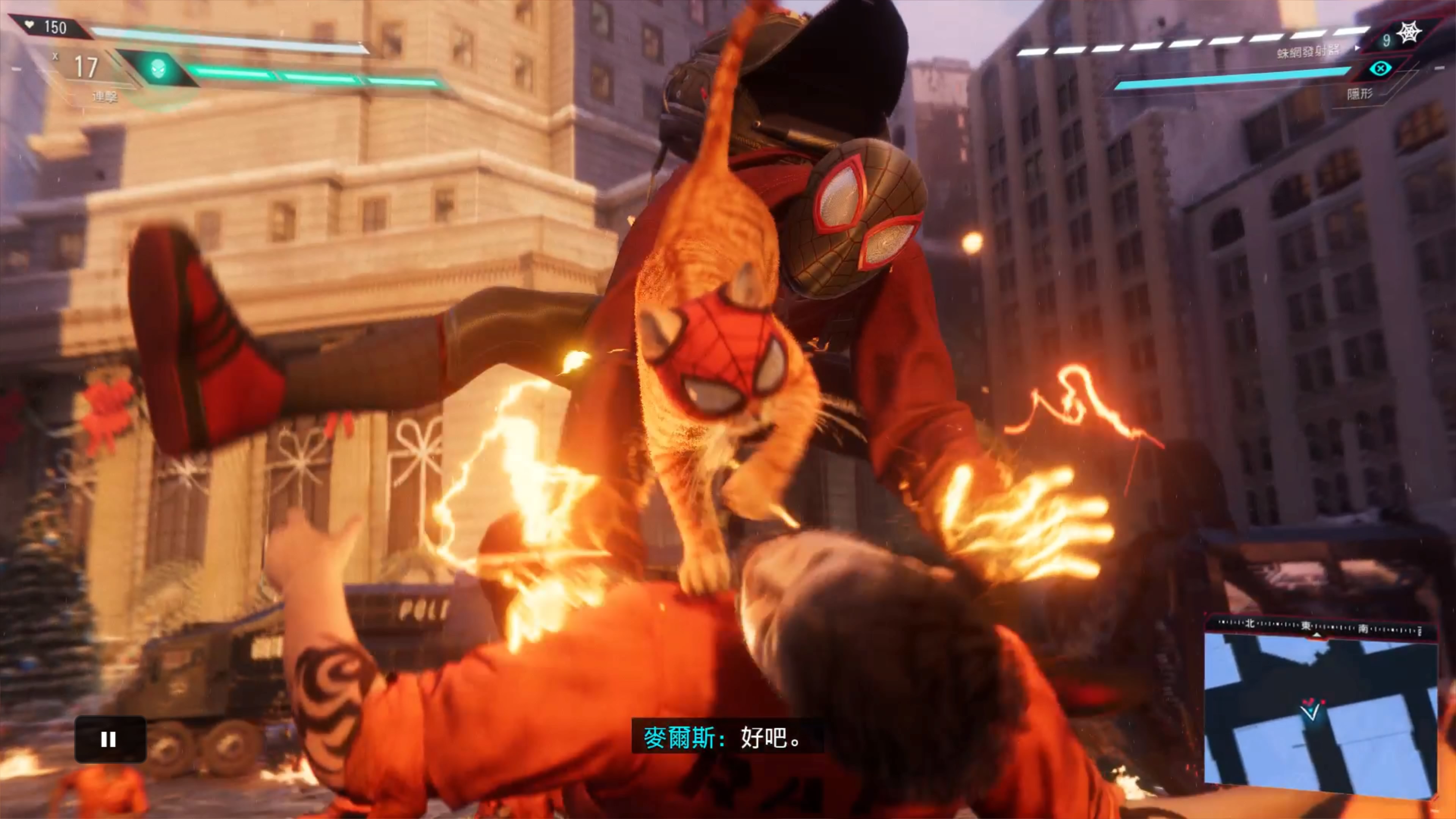Click the pause button overlay
The height and width of the screenshot is (819, 1456).
[110, 739]
